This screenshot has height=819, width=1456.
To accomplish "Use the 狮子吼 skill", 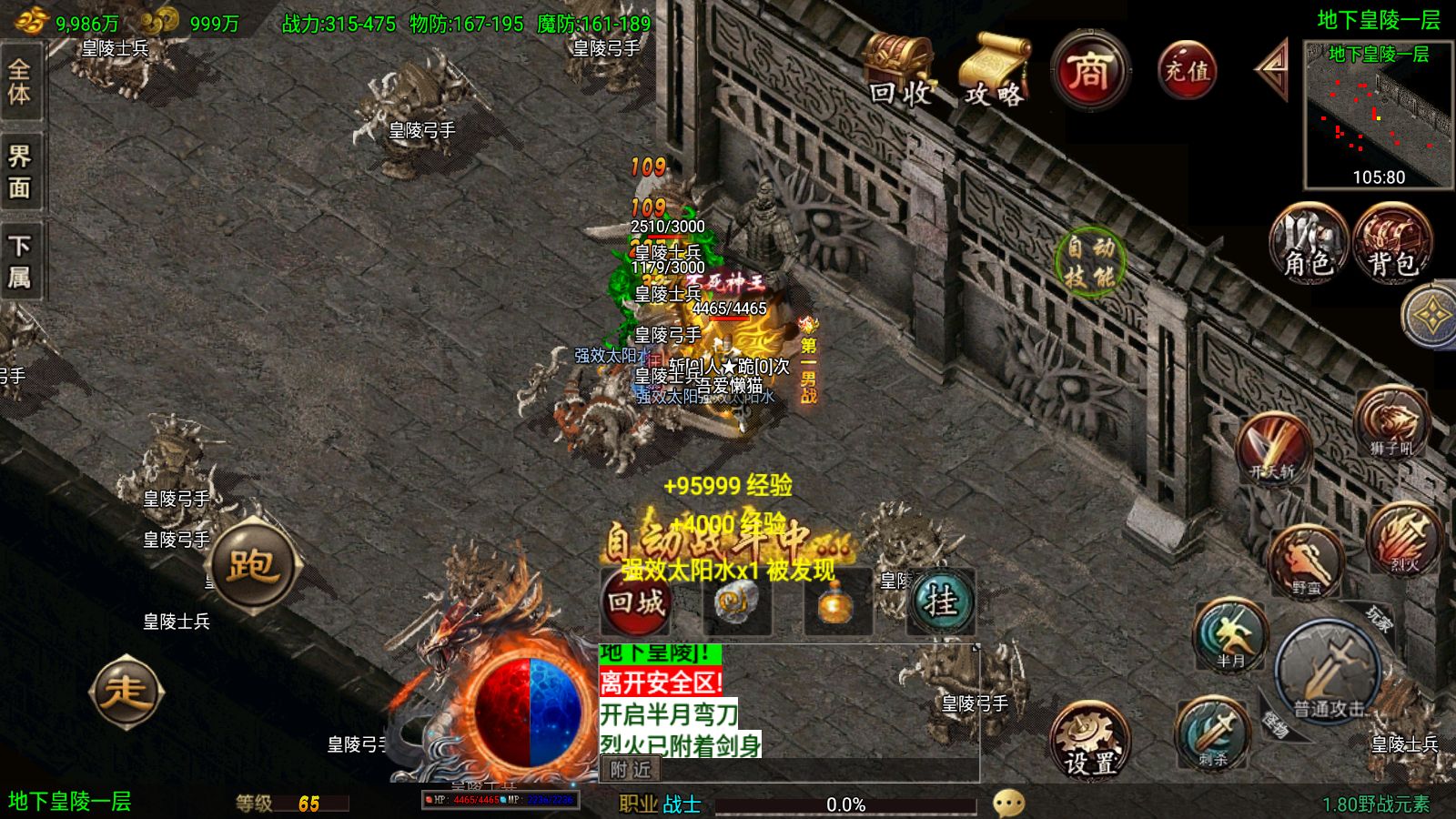I will tap(1390, 423).
